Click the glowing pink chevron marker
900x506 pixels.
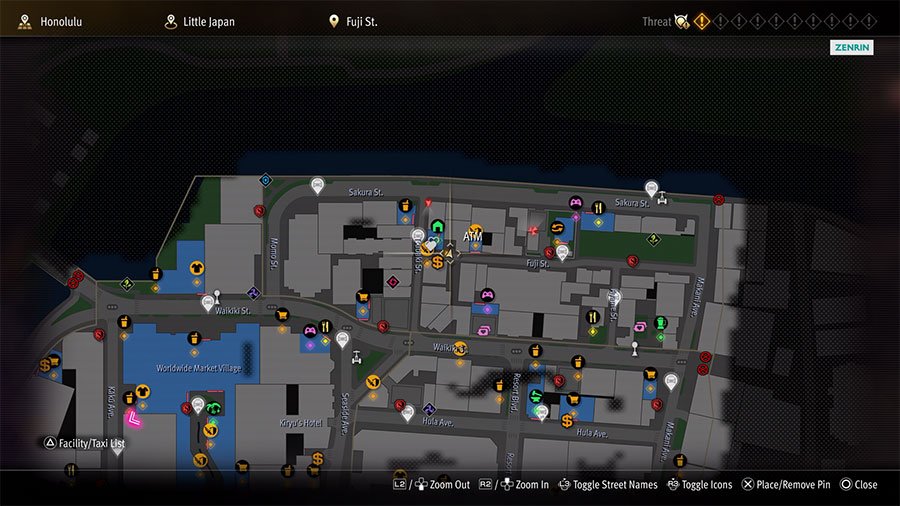[x=132, y=421]
